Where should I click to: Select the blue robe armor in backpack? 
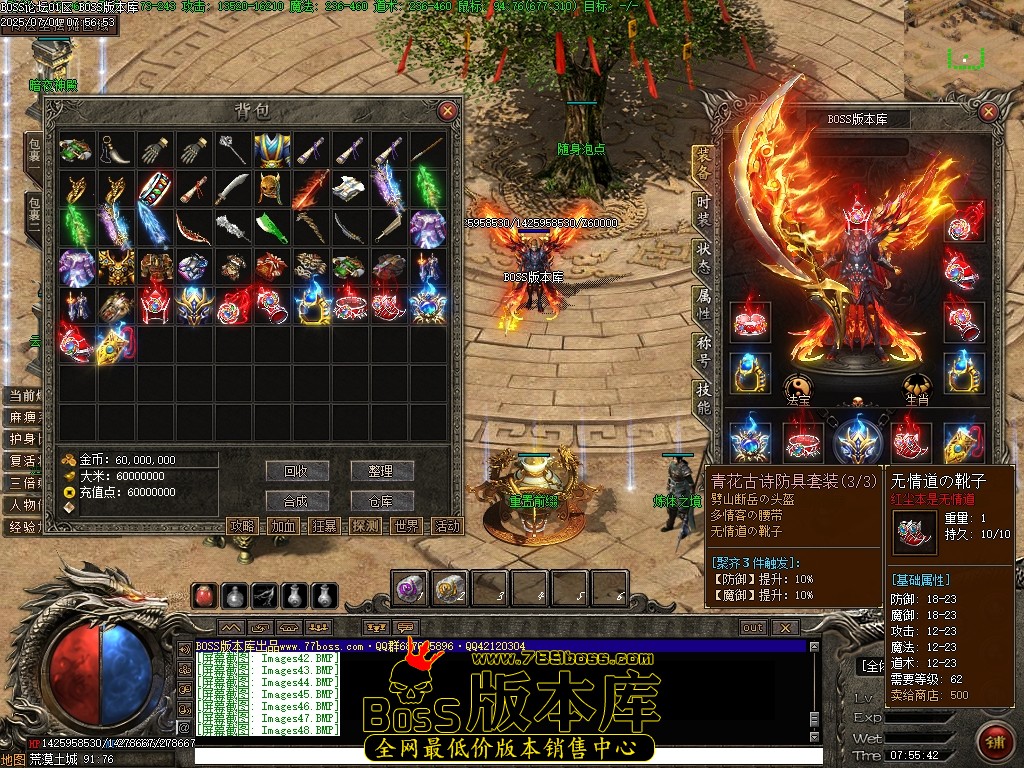click(271, 151)
